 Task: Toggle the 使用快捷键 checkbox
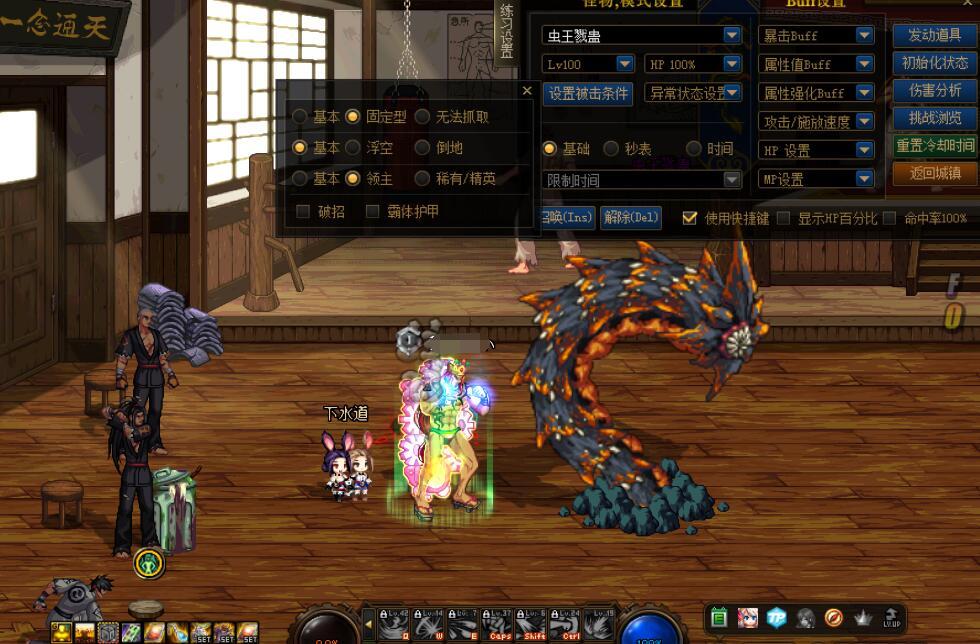click(690, 217)
